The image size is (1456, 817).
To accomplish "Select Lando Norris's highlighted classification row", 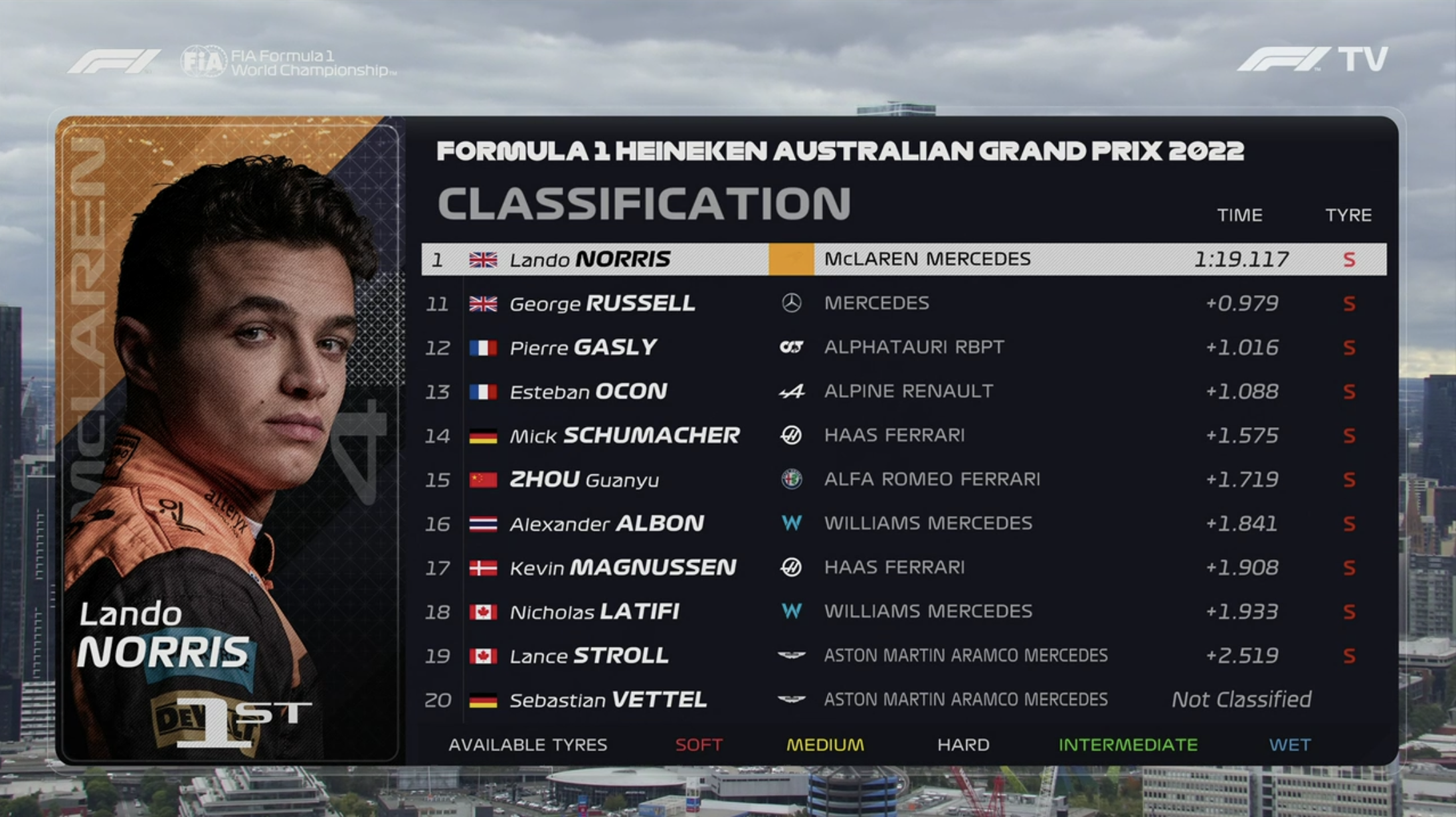I will (903, 259).
